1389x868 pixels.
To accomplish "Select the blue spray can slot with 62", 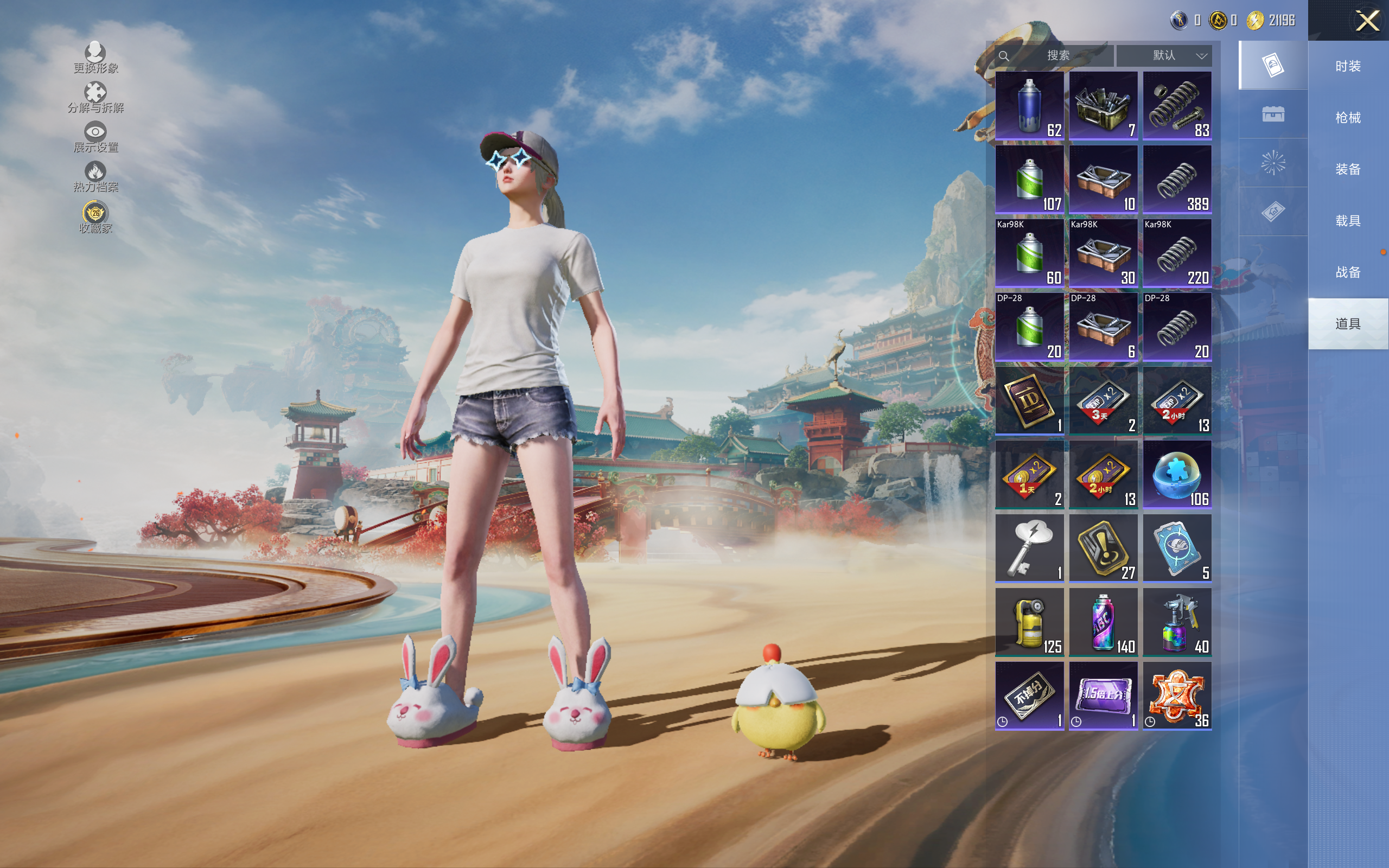I will [1029, 106].
